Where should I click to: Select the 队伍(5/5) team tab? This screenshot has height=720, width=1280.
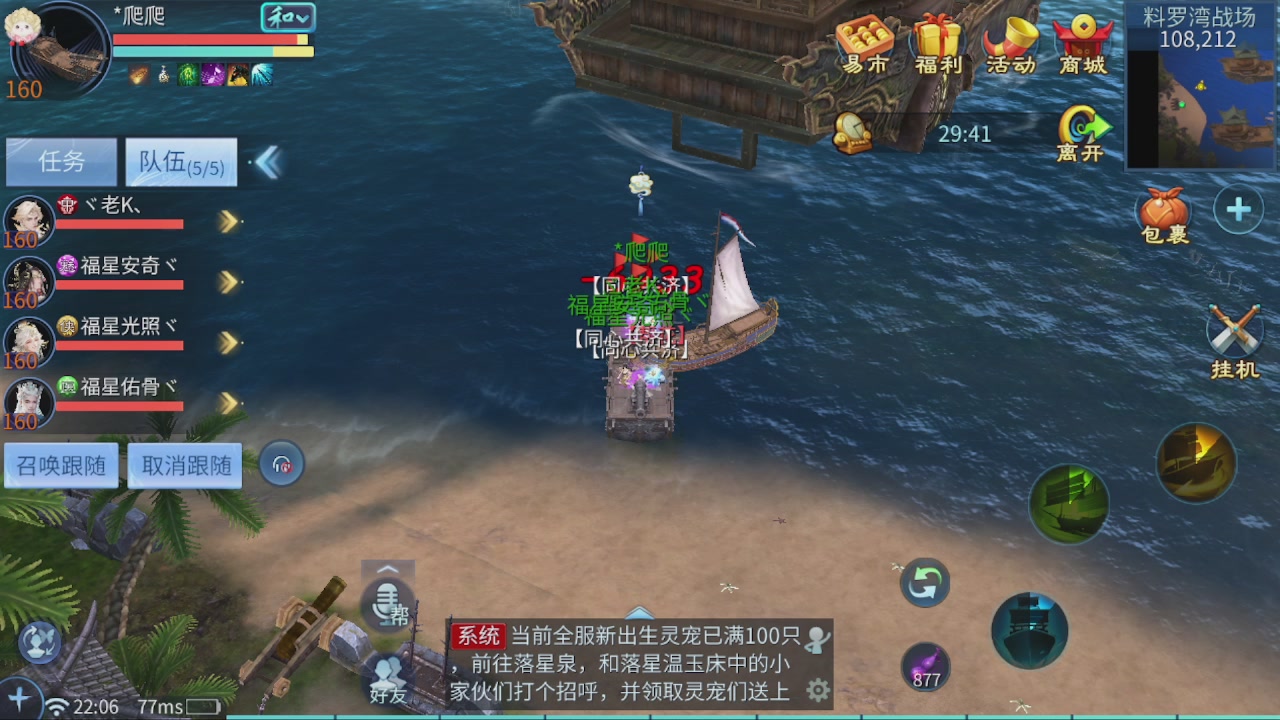coord(180,161)
